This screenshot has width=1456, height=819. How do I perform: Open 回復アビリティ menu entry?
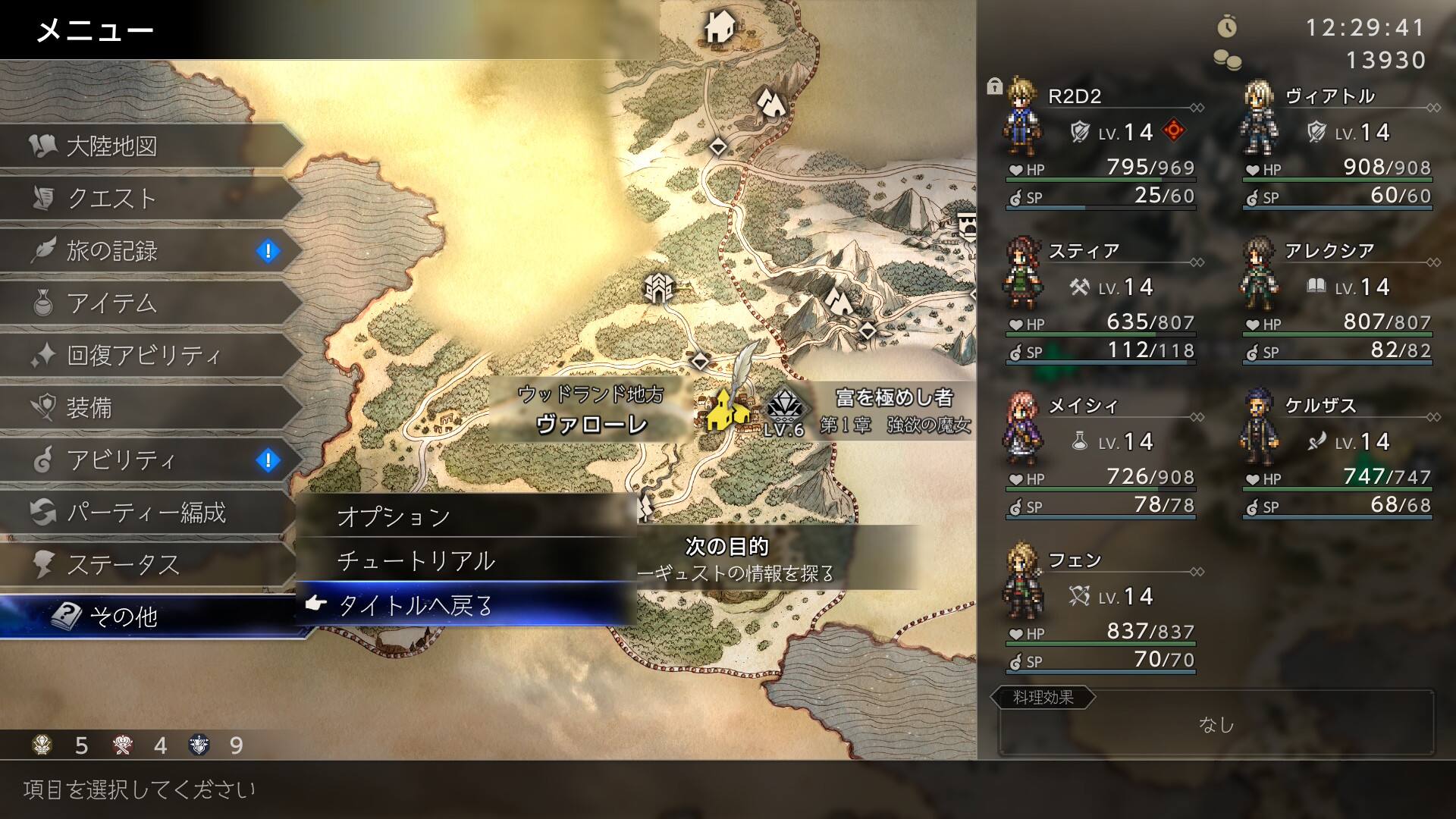pos(144,355)
